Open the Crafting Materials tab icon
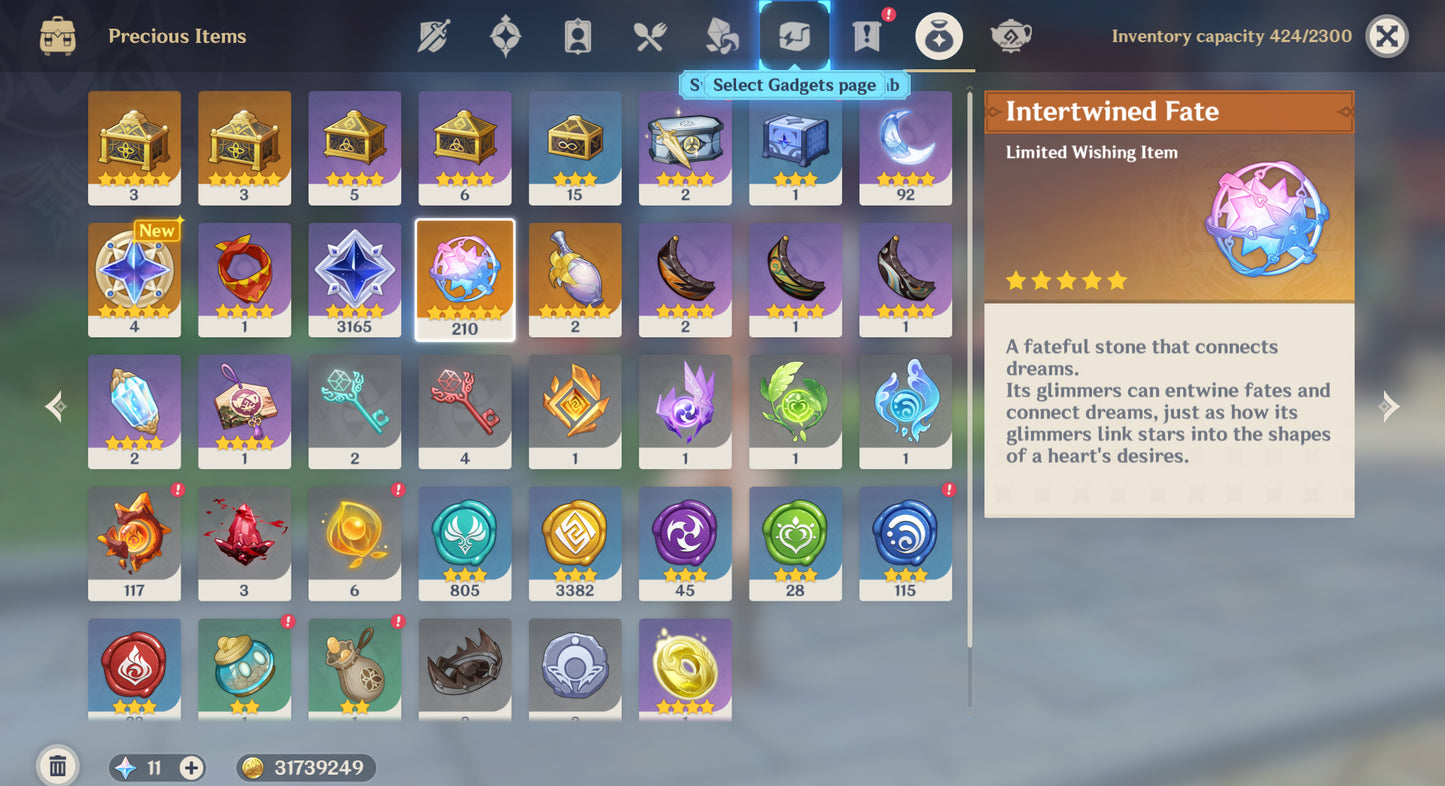Screen dimensions: 1445x786 pos(719,35)
